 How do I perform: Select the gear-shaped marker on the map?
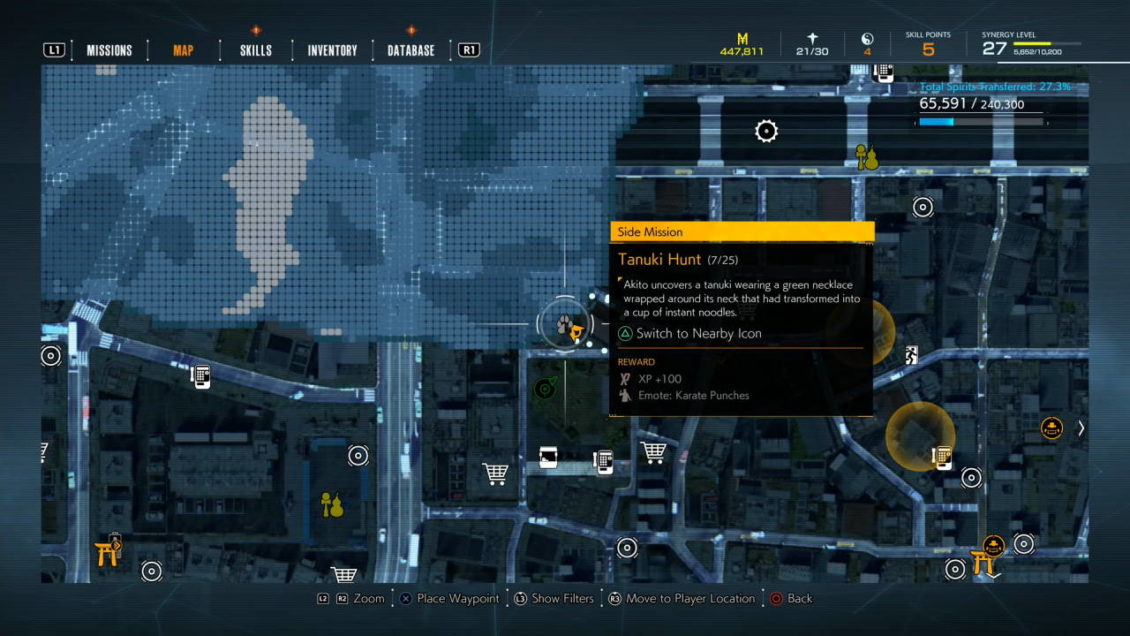(x=766, y=131)
